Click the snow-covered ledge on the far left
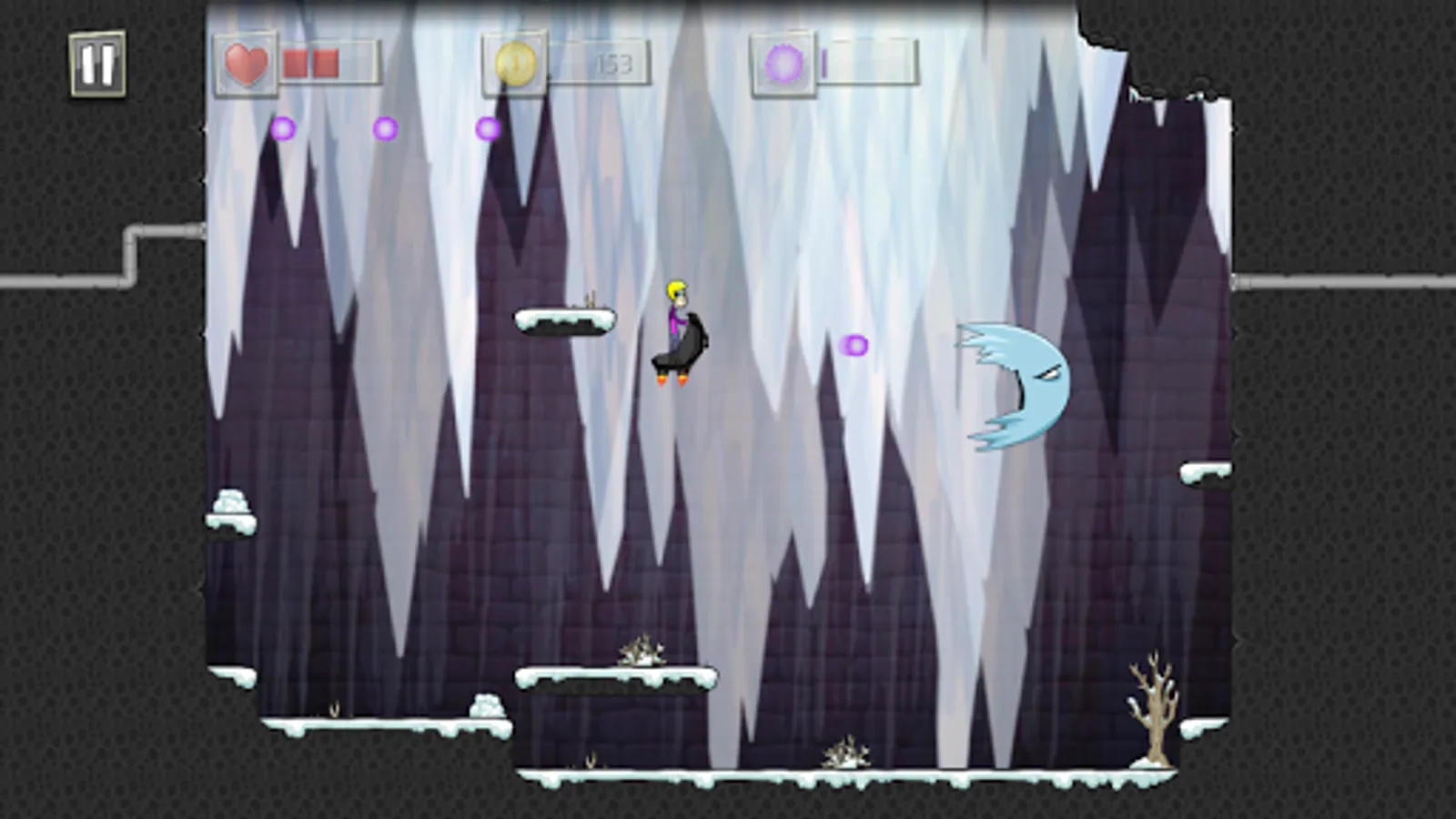The height and width of the screenshot is (819, 1456). pyautogui.click(x=232, y=510)
